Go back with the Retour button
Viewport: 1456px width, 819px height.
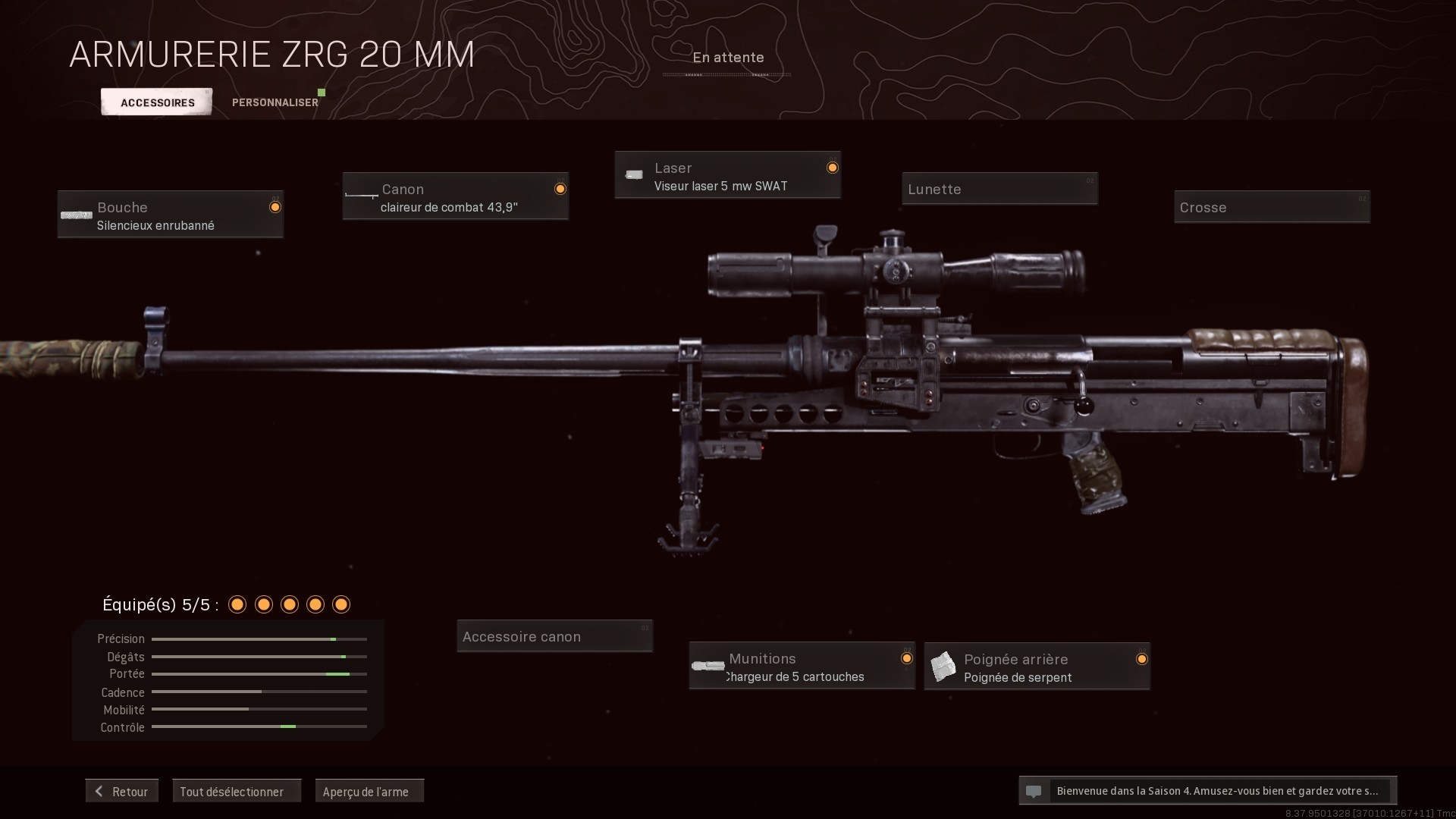[x=122, y=791]
